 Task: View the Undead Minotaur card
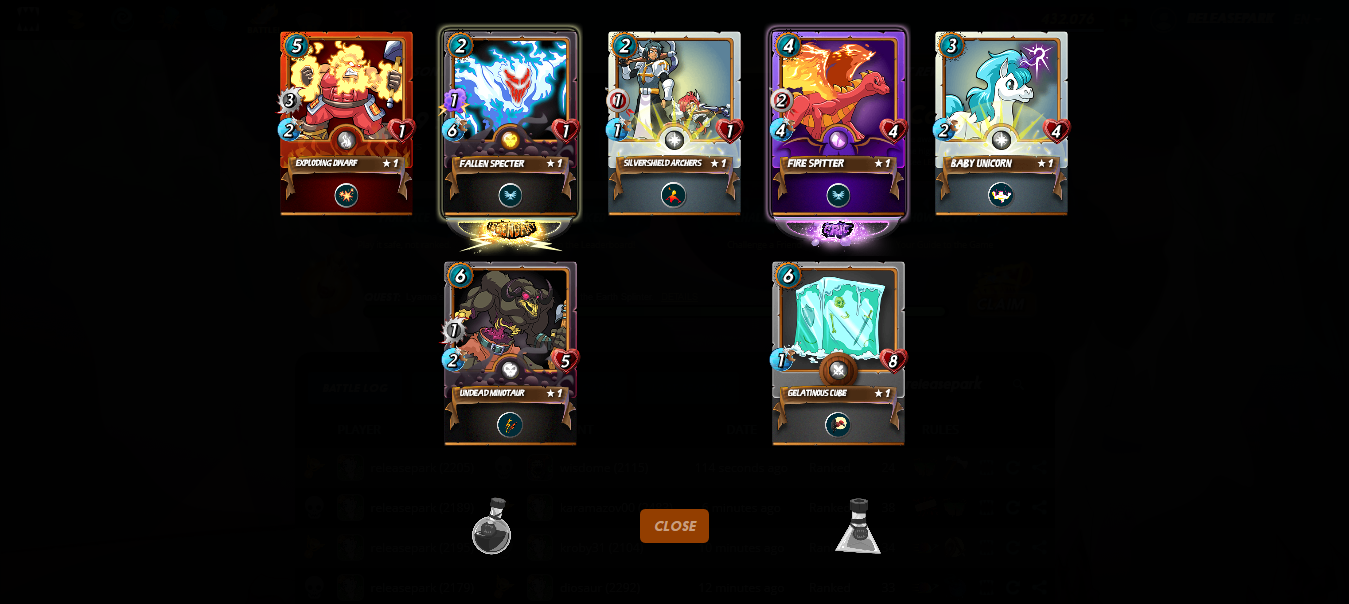coord(510,352)
